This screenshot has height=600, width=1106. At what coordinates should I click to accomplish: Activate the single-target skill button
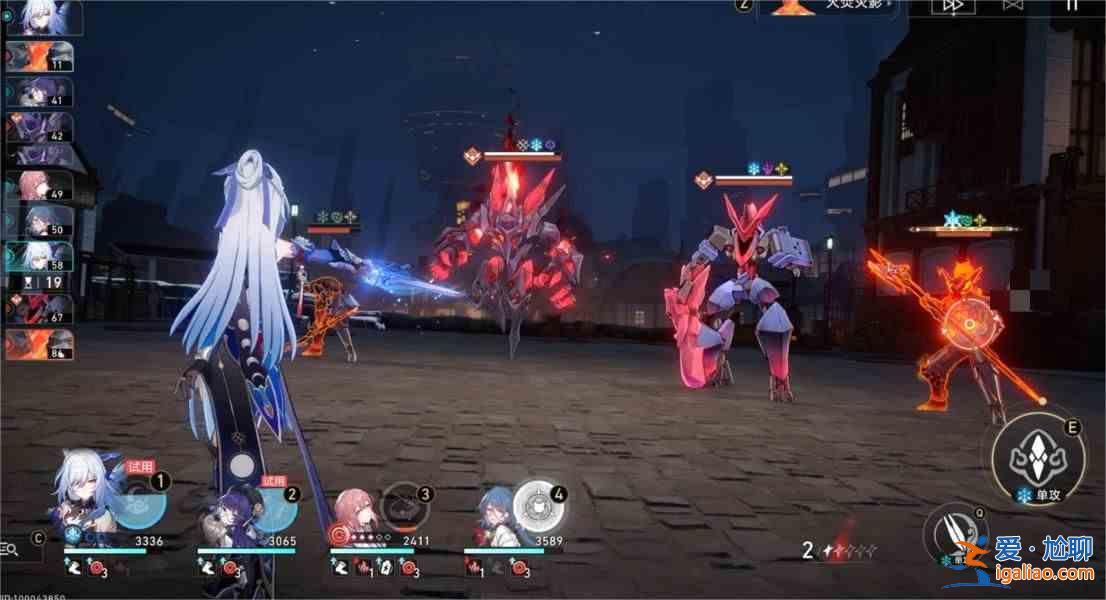tap(1037, 458)
